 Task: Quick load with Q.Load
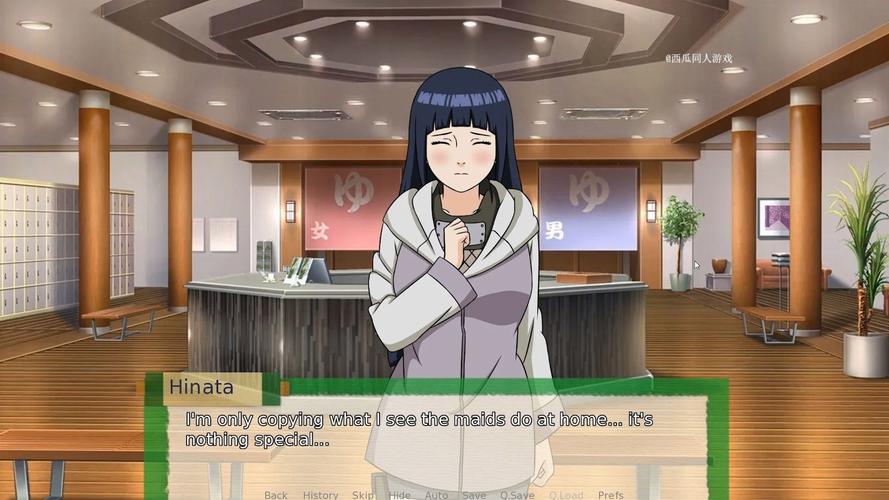coord(566,495)
